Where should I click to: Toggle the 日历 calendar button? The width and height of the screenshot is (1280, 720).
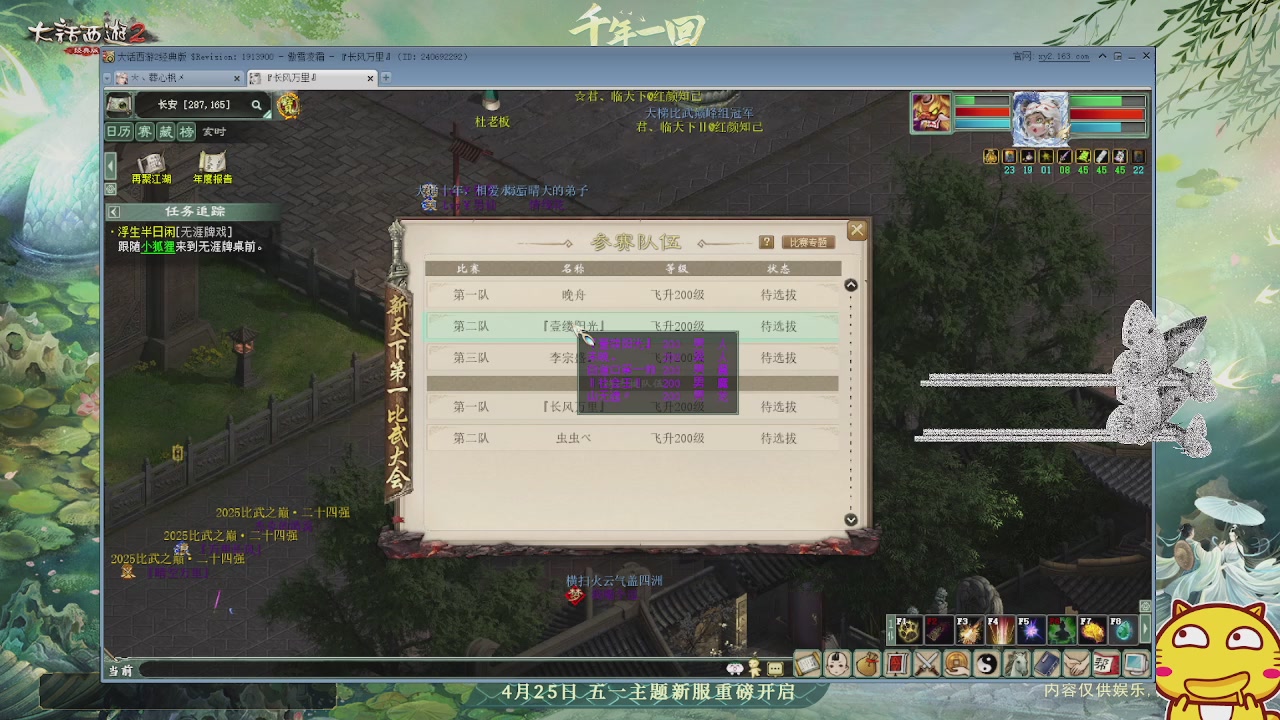118,131
